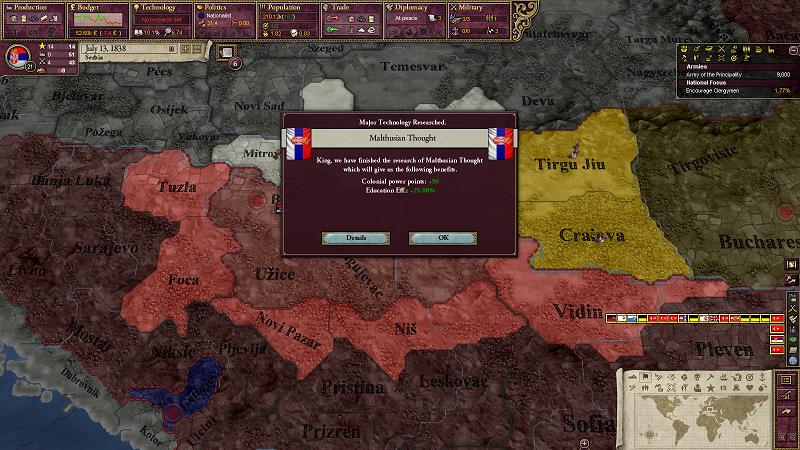Image resolution: width=800 pixels, height=450 pixels.
Task: Open the Military panel
Action: (478, 7)
